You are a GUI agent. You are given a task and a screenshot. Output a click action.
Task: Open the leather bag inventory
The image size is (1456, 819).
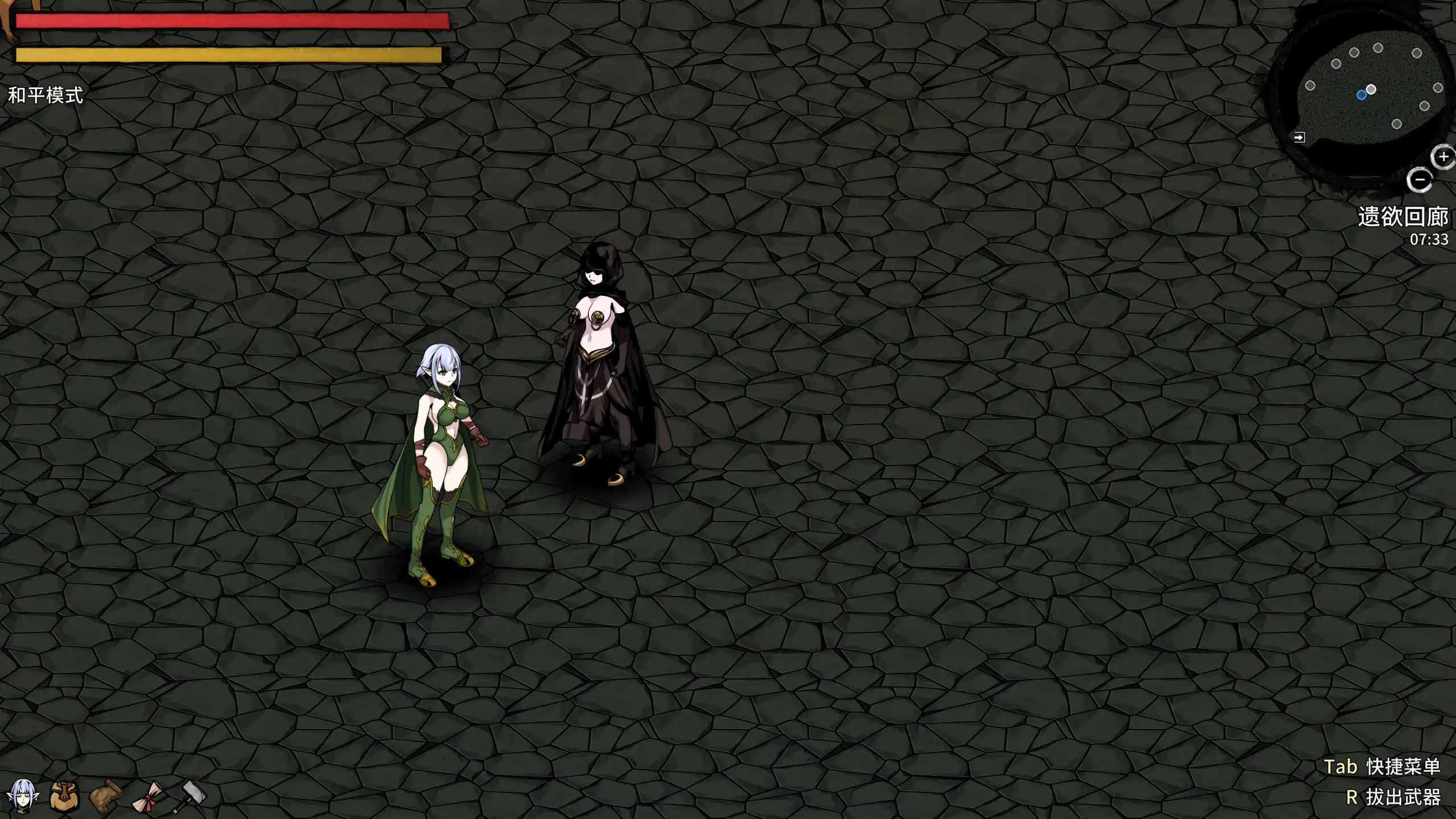click(64, 795)
